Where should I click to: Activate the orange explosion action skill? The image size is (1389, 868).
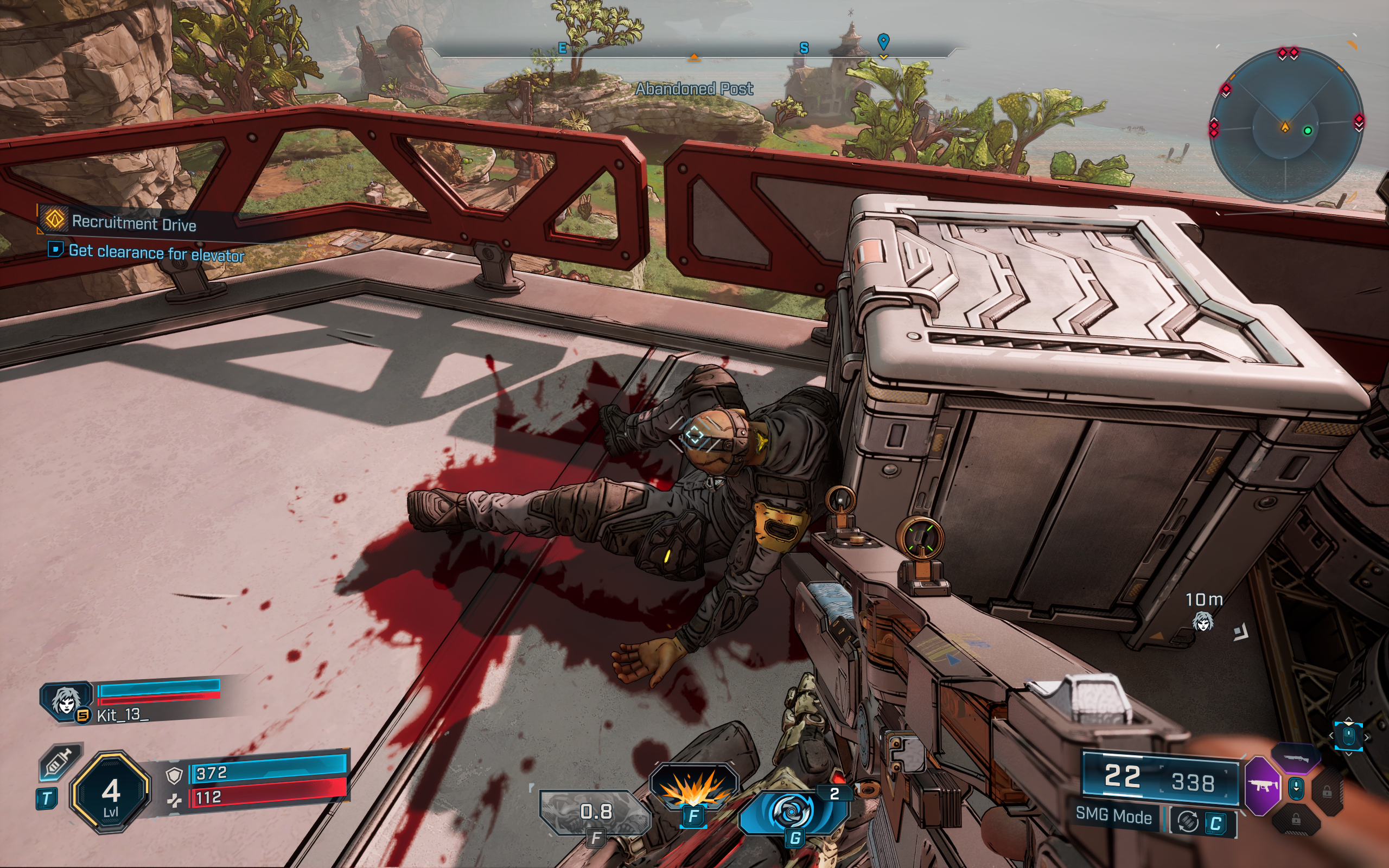pyautogui.click(x=693, y=788)
